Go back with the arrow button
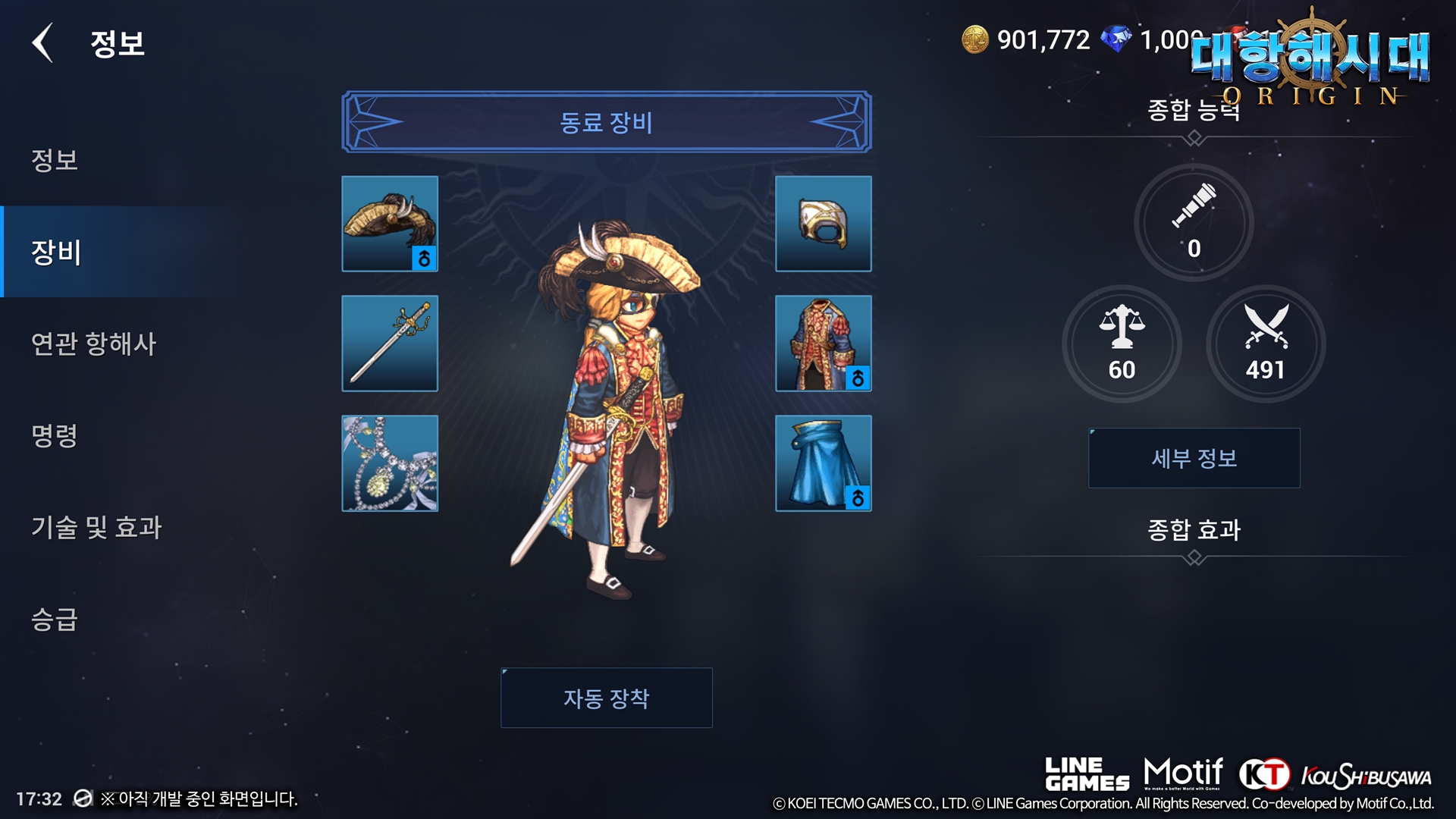 (x=43, y=42)
